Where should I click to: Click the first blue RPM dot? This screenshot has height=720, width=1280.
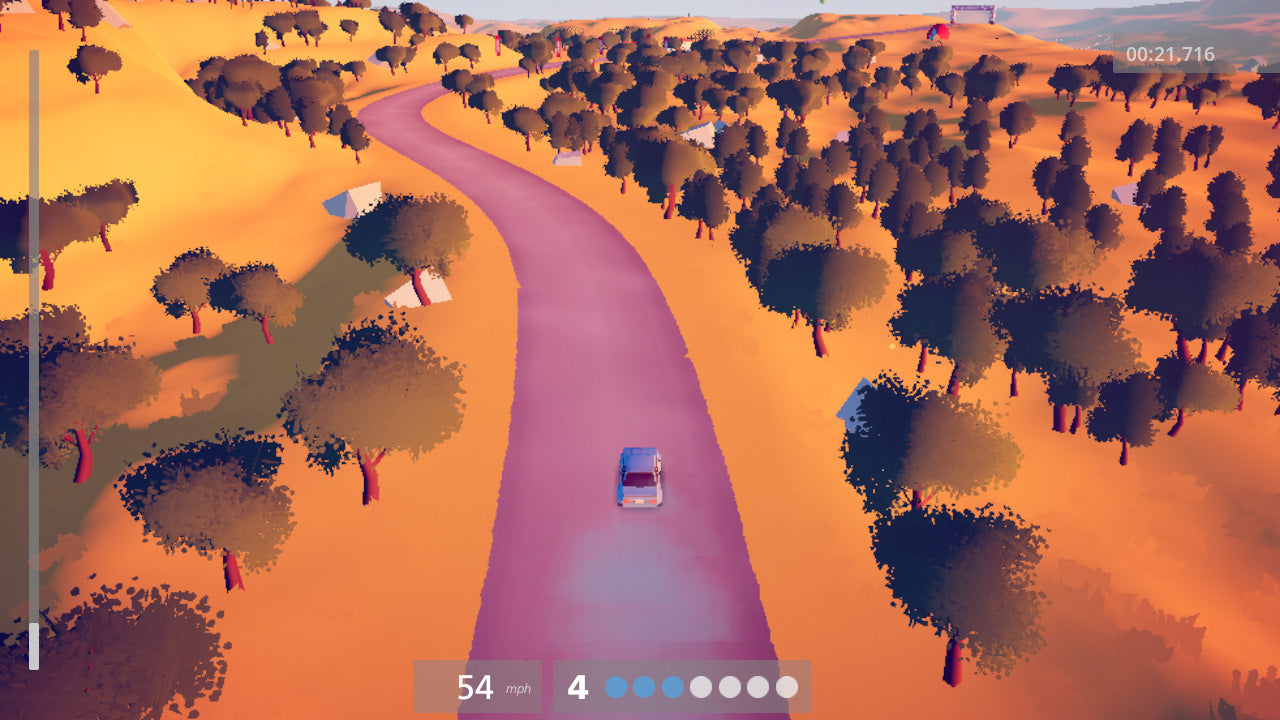(x=615, y=687)
